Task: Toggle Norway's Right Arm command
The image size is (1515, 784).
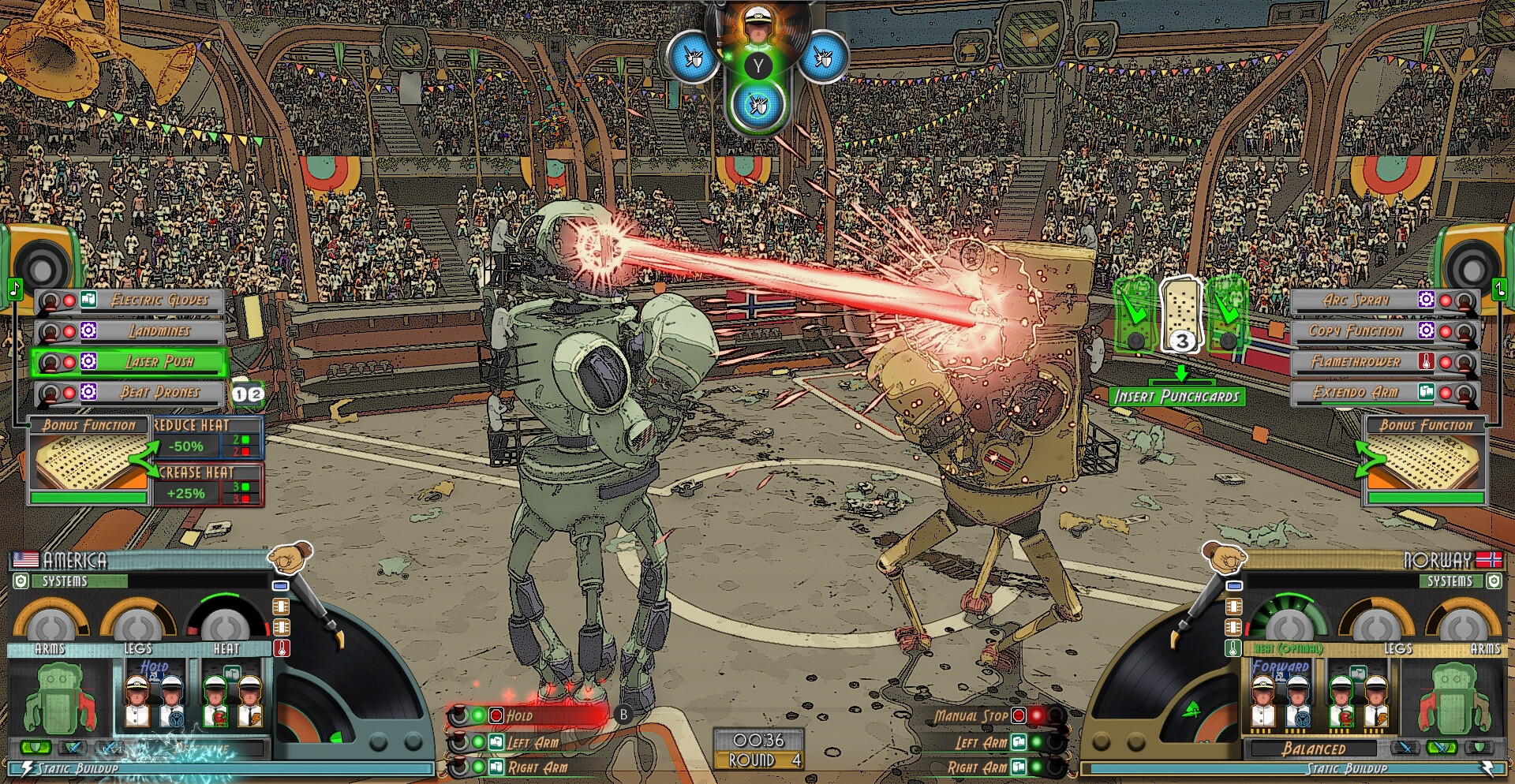Action: (978, 767)
